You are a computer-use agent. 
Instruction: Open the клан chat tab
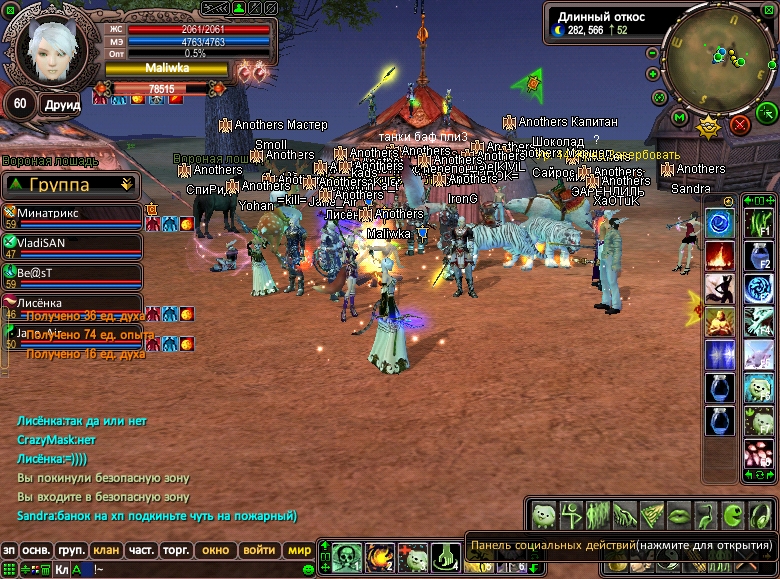click(x=106, y=550)
